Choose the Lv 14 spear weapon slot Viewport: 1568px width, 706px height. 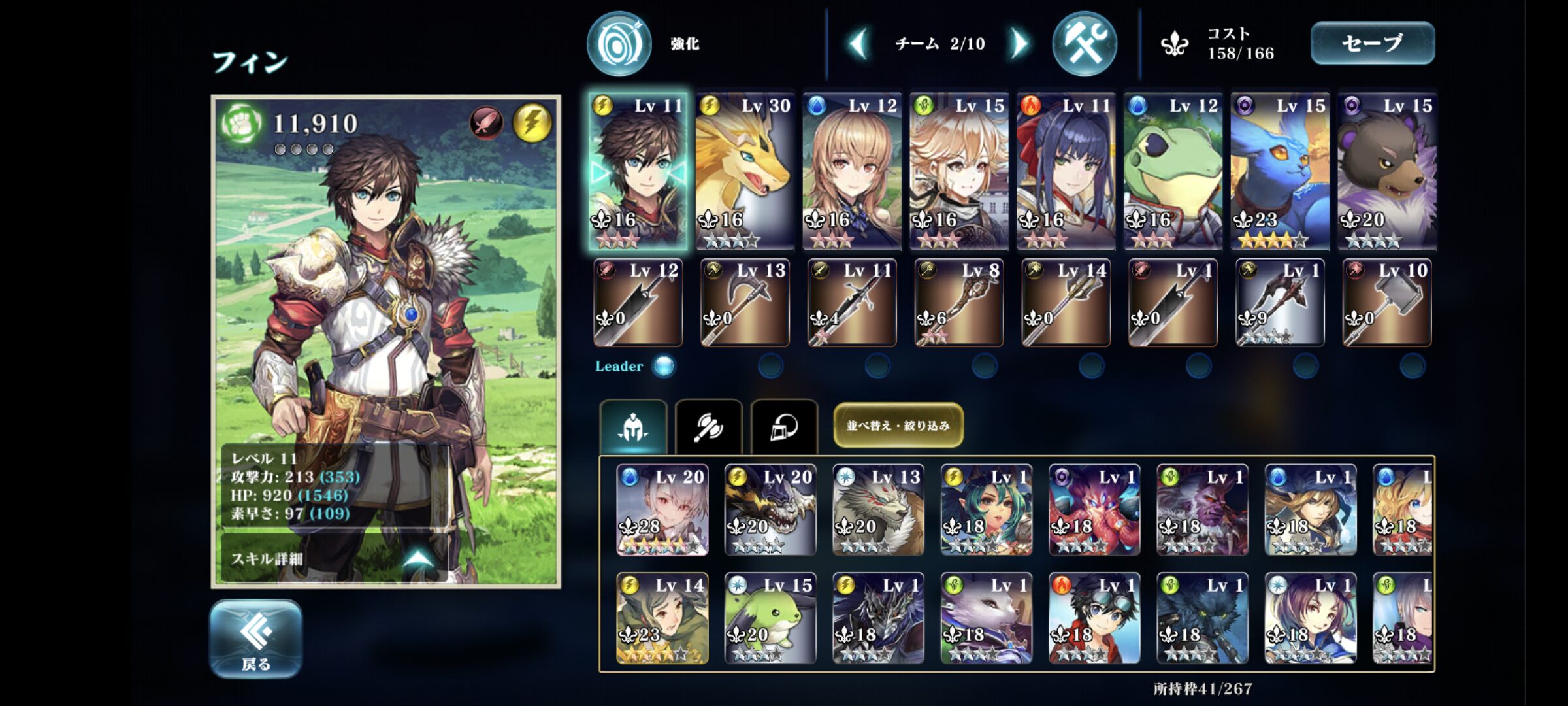pyautogui.click(x=1066, y=302)
